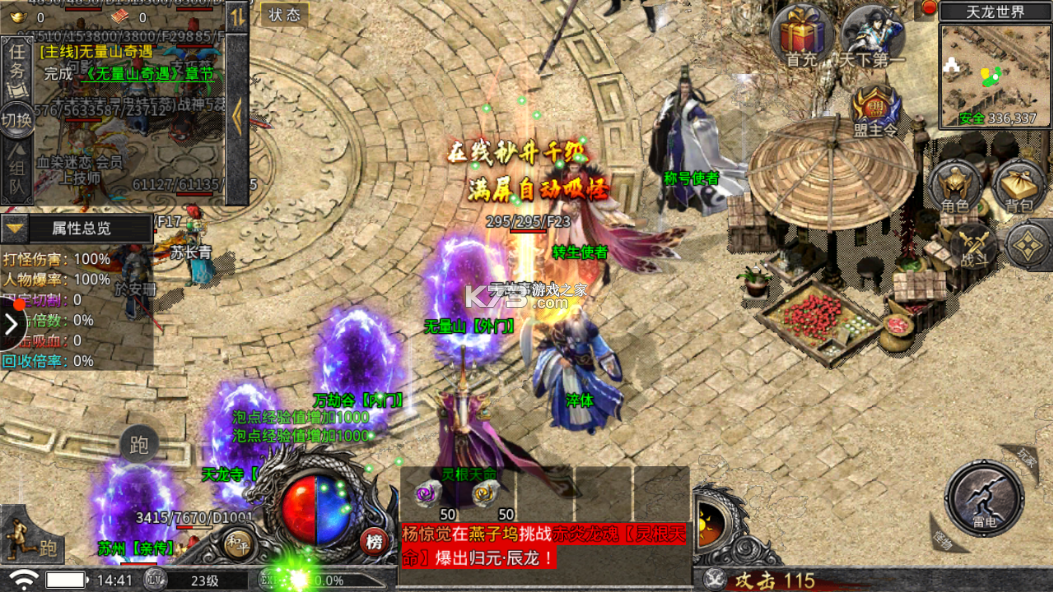The width and height of the screenshot is (1053, 592).
Task: Switch to the 任务 quest tab
Action: tap(17, 60)
